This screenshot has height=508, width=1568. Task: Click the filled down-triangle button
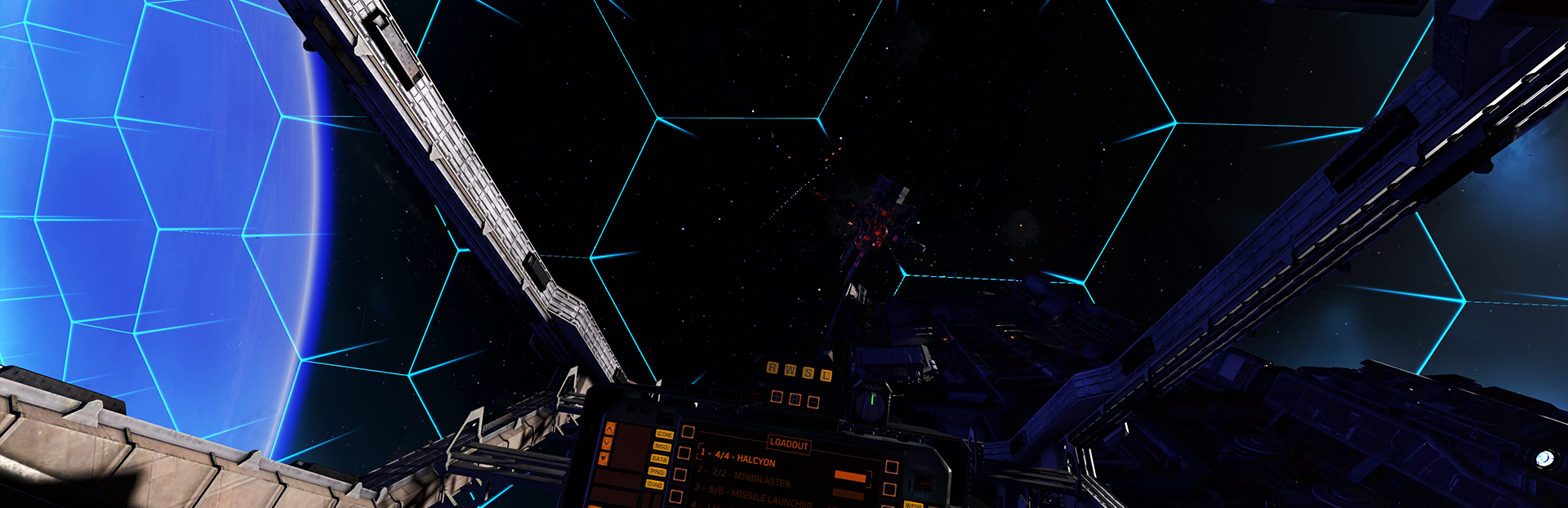point(604,459)
